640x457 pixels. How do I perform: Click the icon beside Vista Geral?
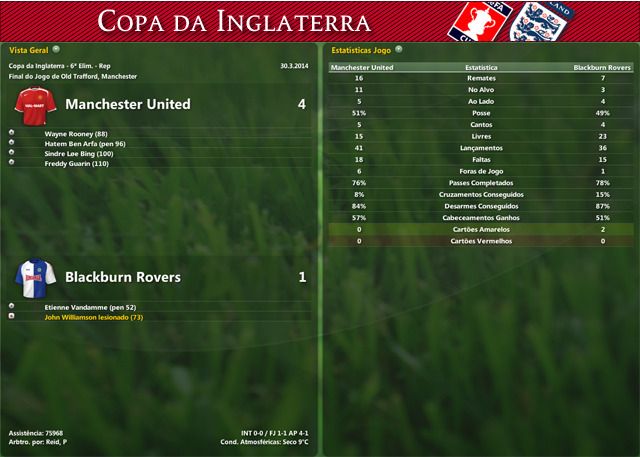coord(56,48)
